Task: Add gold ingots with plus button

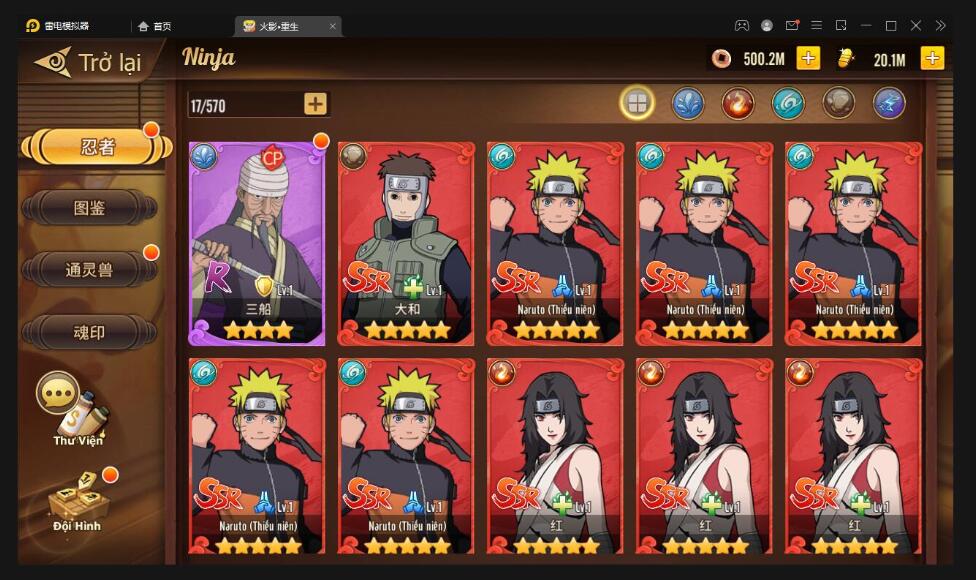Action: 932,58
